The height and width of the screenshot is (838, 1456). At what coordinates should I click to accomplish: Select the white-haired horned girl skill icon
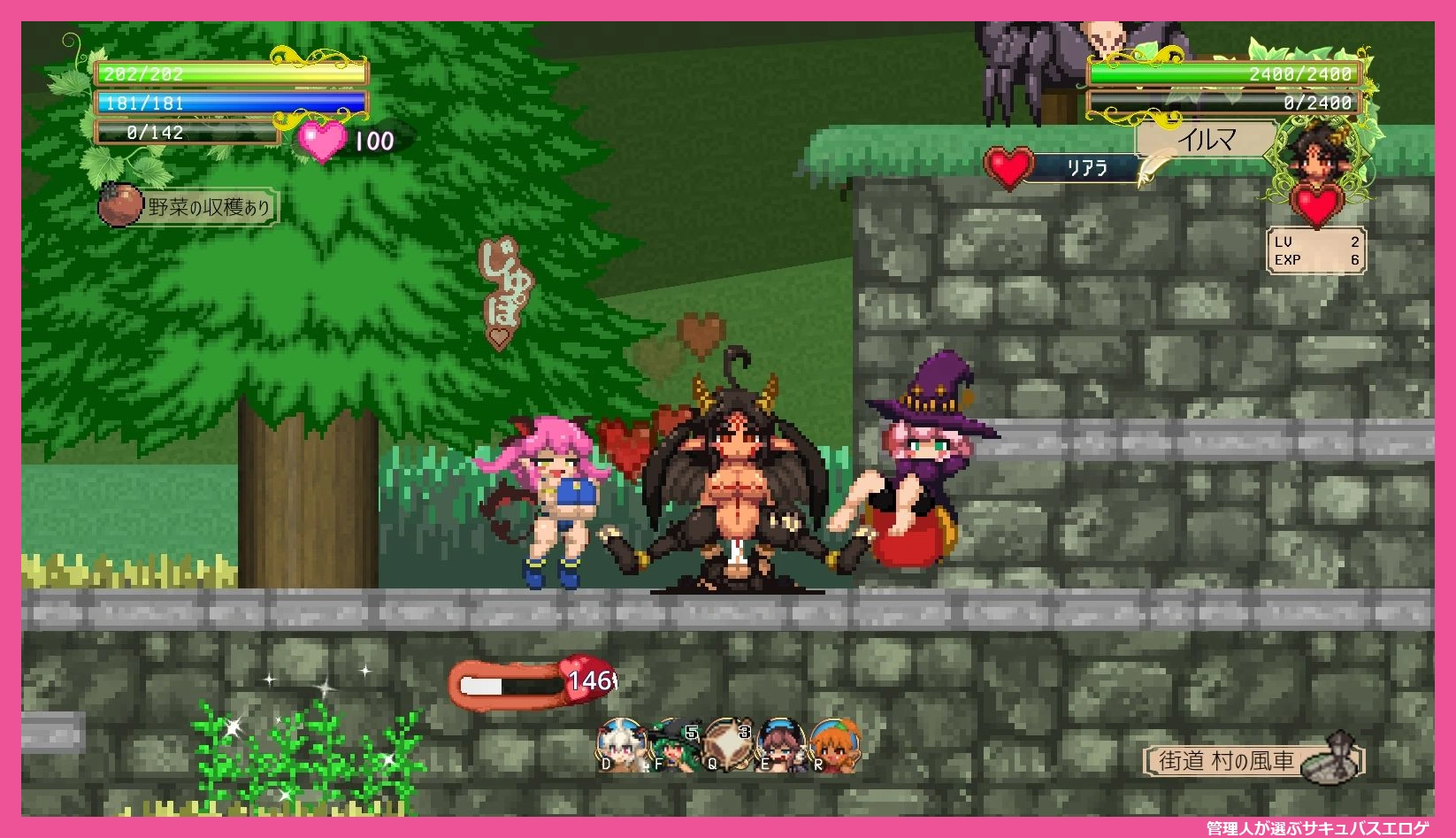point(621,744)
